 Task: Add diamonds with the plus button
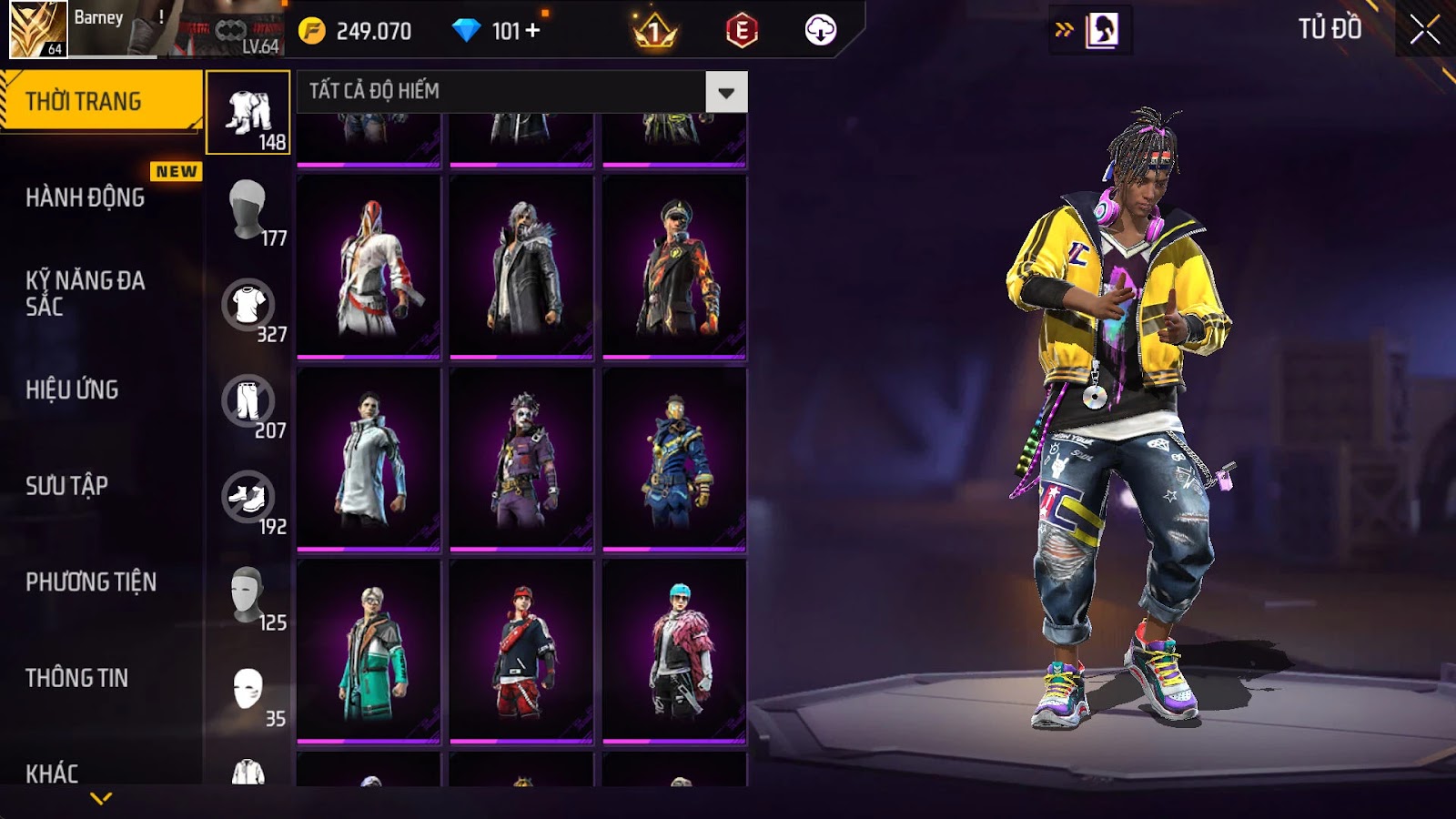click(533, 31)
